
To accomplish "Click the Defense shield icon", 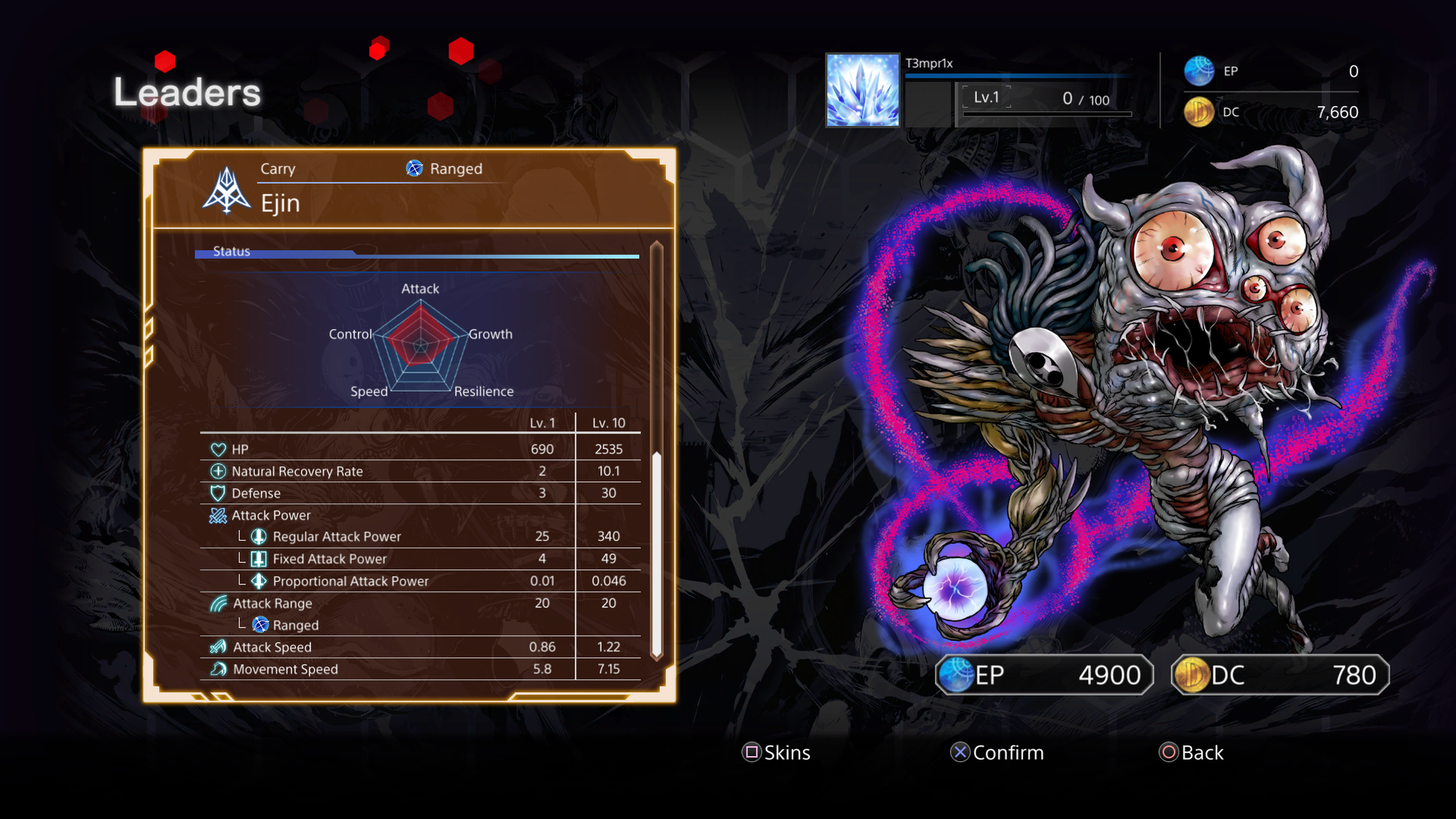I will (x=218, y=493).
